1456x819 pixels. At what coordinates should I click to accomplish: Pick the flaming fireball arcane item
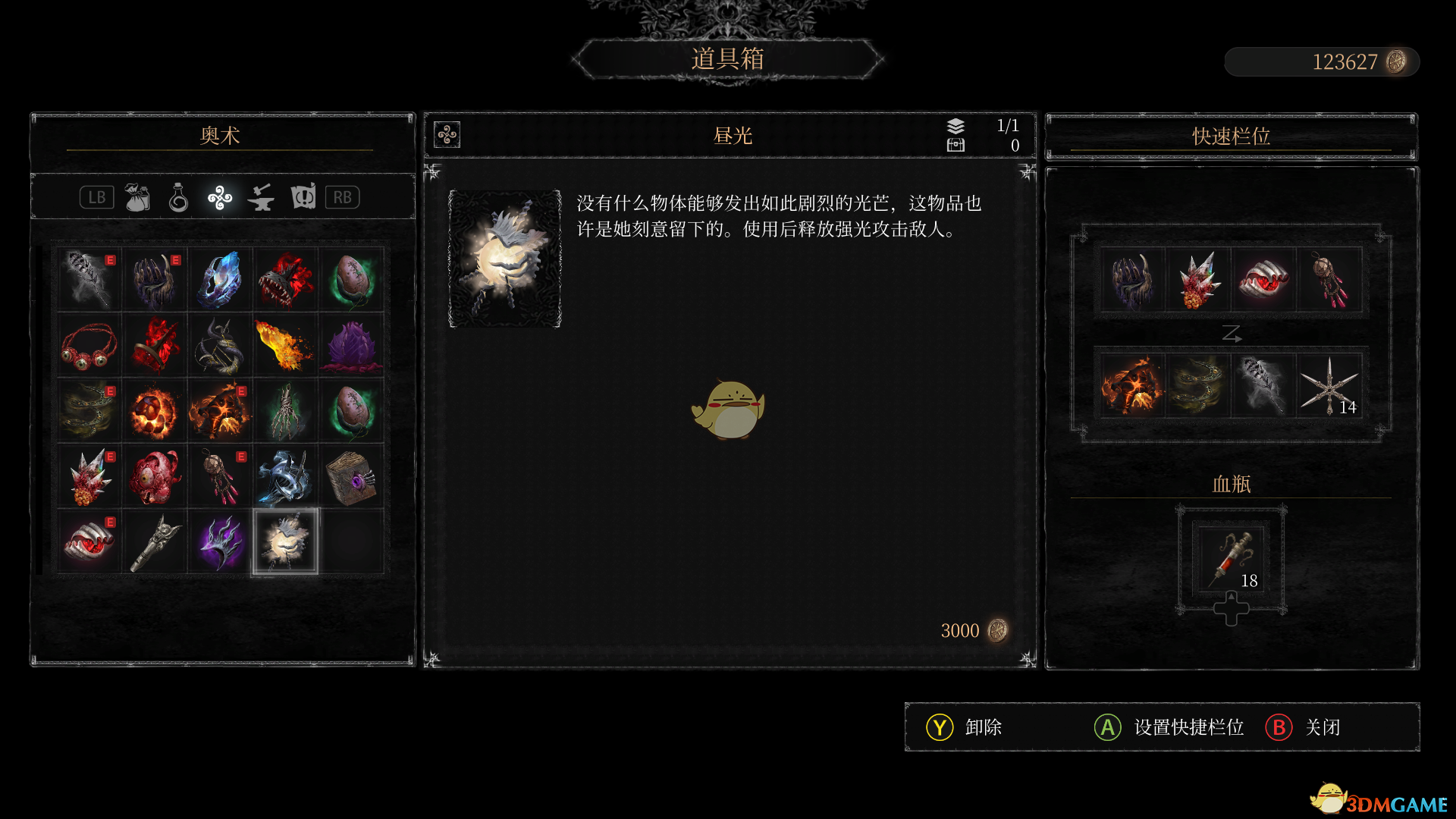click(285, 346)
